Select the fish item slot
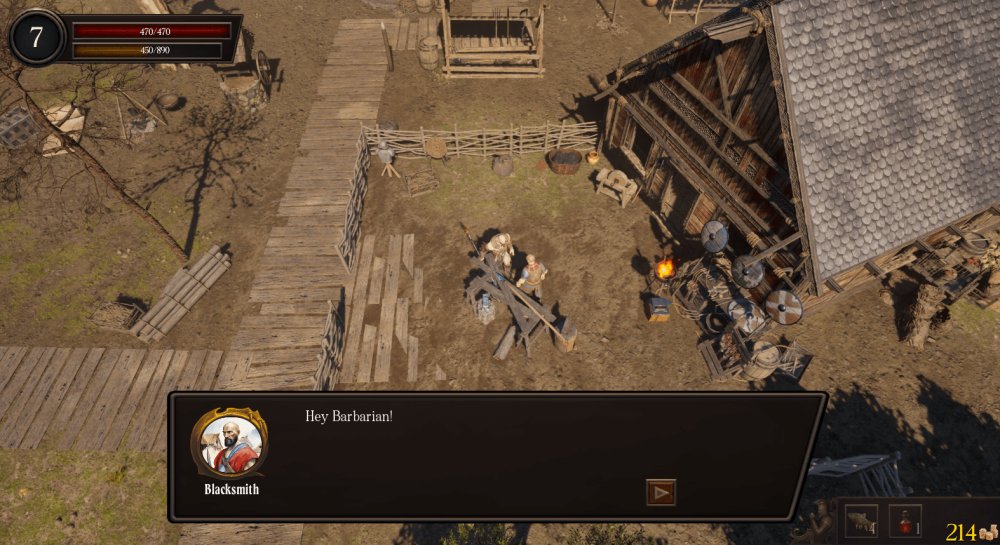This screenshot has width=1000, height=545. tap(860, 520)
